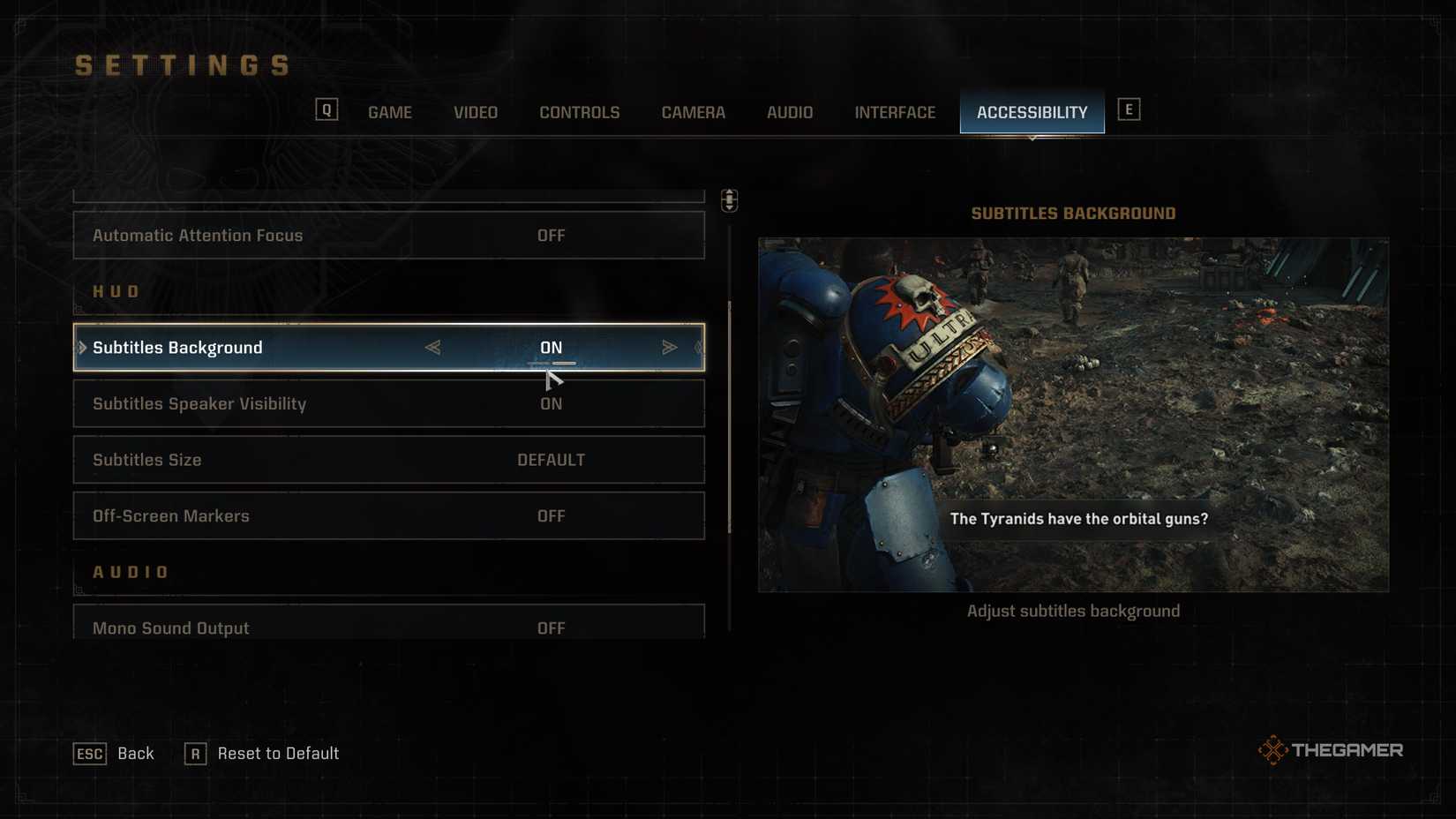This screenshot has width=1456, height=819.
Task: Toggle Automatic Attention Focus setting
Action: [x=388, y=236]
